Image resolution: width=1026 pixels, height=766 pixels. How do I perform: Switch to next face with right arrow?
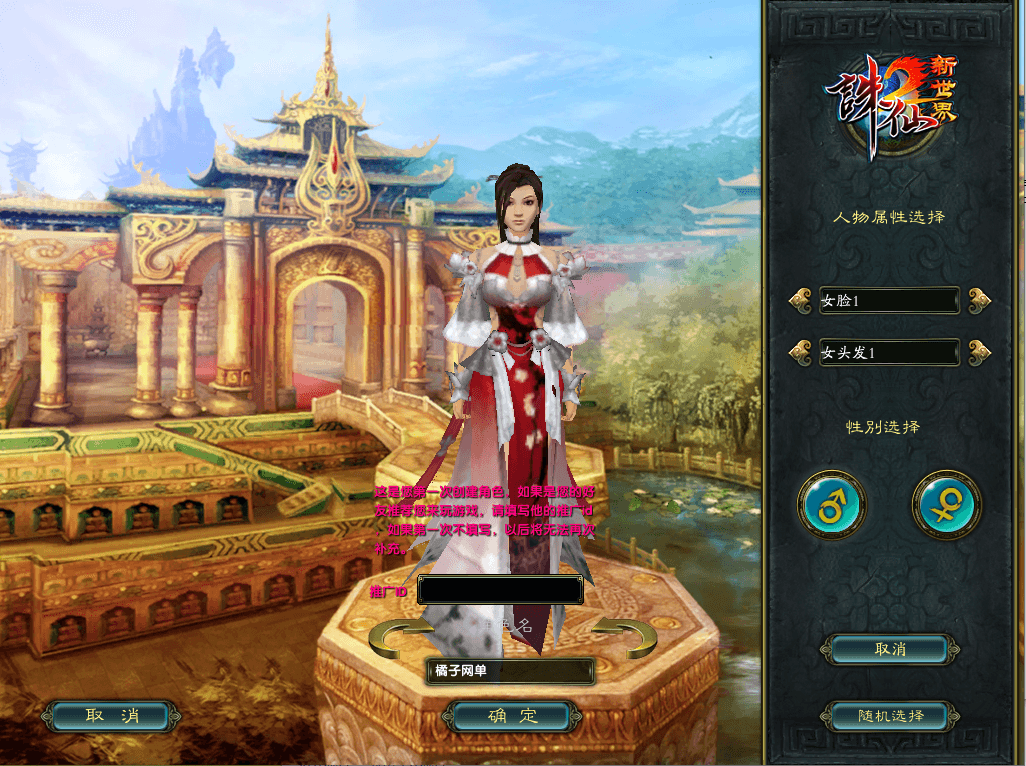click(979, 299)
